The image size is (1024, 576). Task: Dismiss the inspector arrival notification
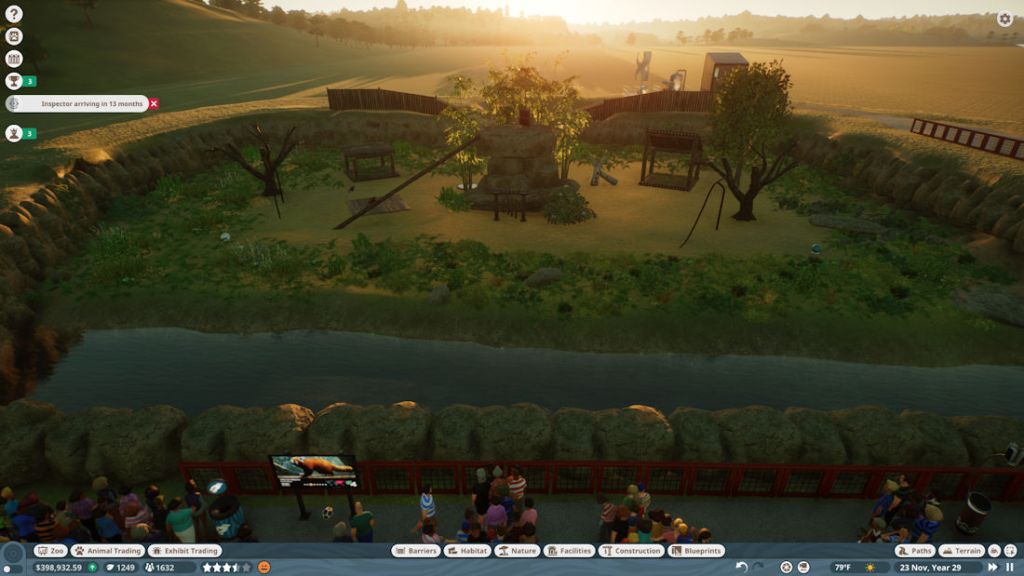[153, 104]
